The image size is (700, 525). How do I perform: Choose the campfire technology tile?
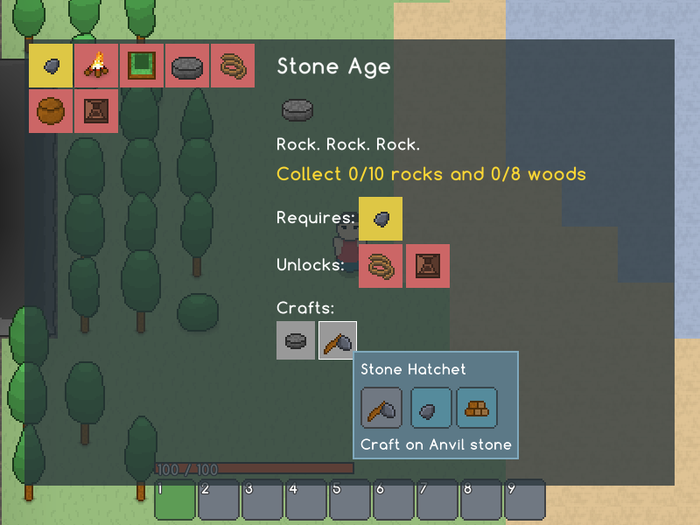tap(97, 66)
